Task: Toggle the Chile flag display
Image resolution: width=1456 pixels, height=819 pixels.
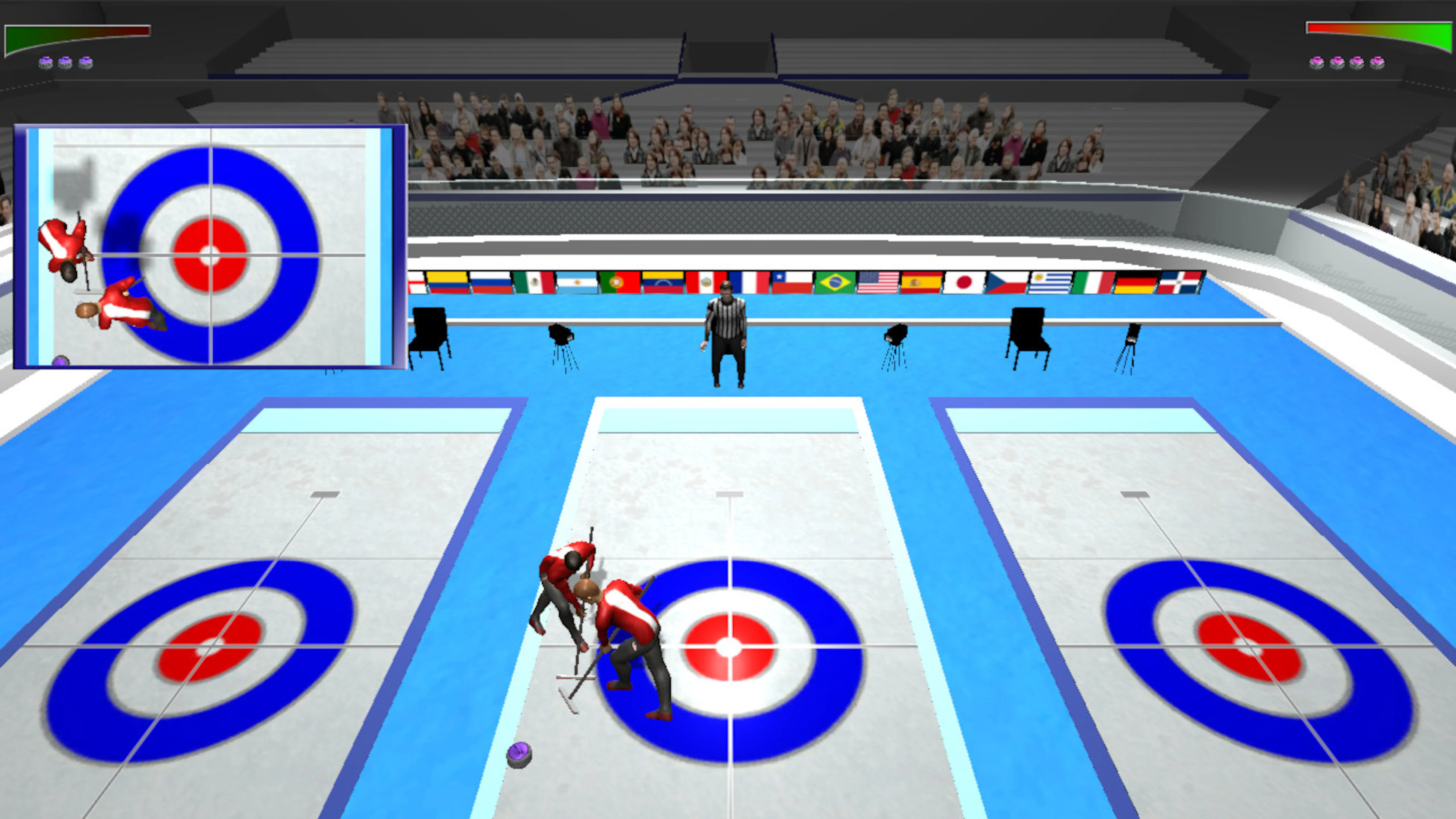Action: (x=792, y=282)
